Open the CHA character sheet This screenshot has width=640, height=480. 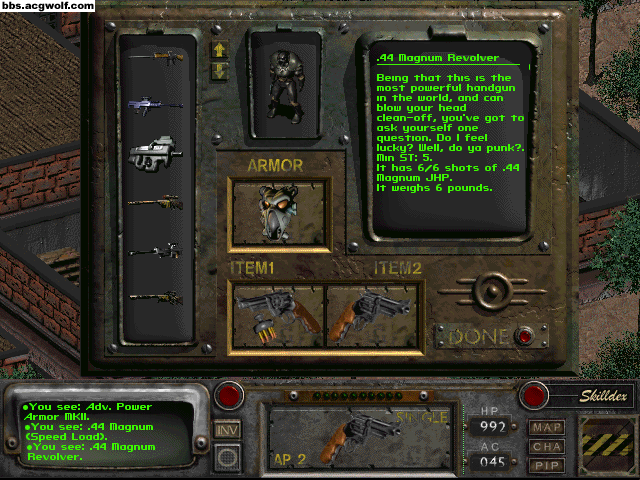tap(547, 446)
